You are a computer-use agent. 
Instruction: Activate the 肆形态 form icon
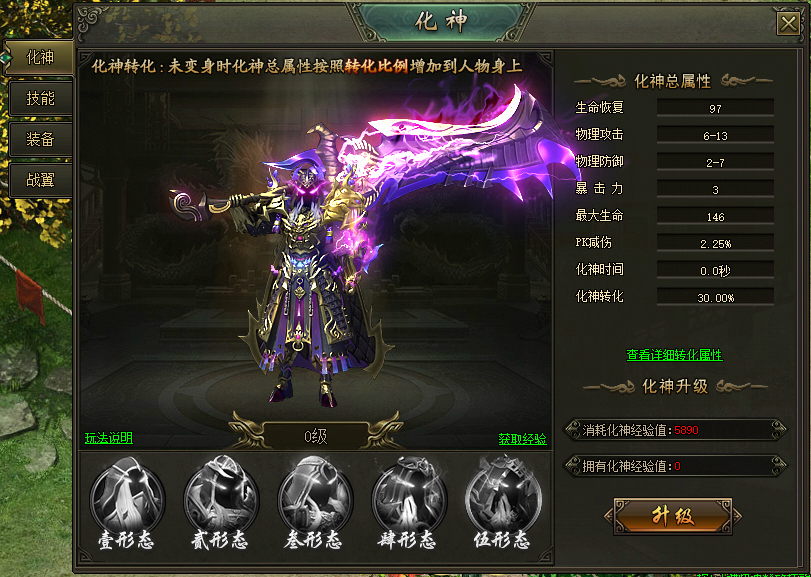tap(409, 498)
